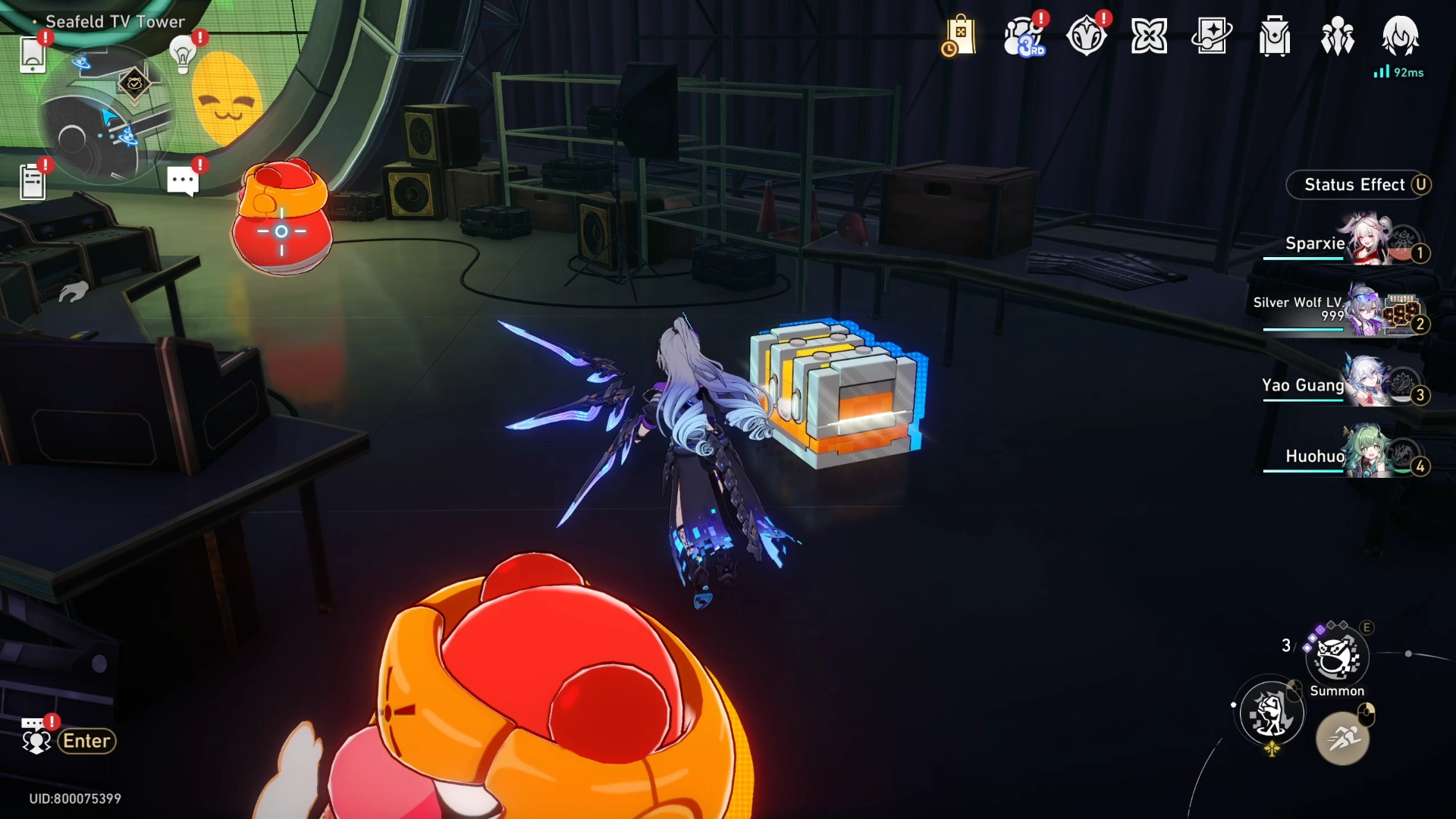Open the phone menu icon
Viewport: 1456px width, 819px height.
click(33, 55)
